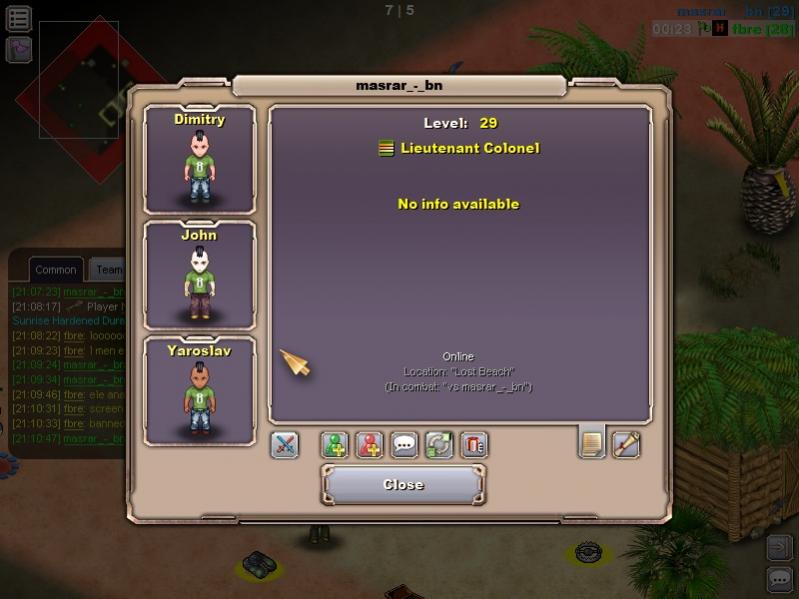Switch to the scroll tab
The height and width of the screenshot is (599, 799).
[x=626, y=442]
